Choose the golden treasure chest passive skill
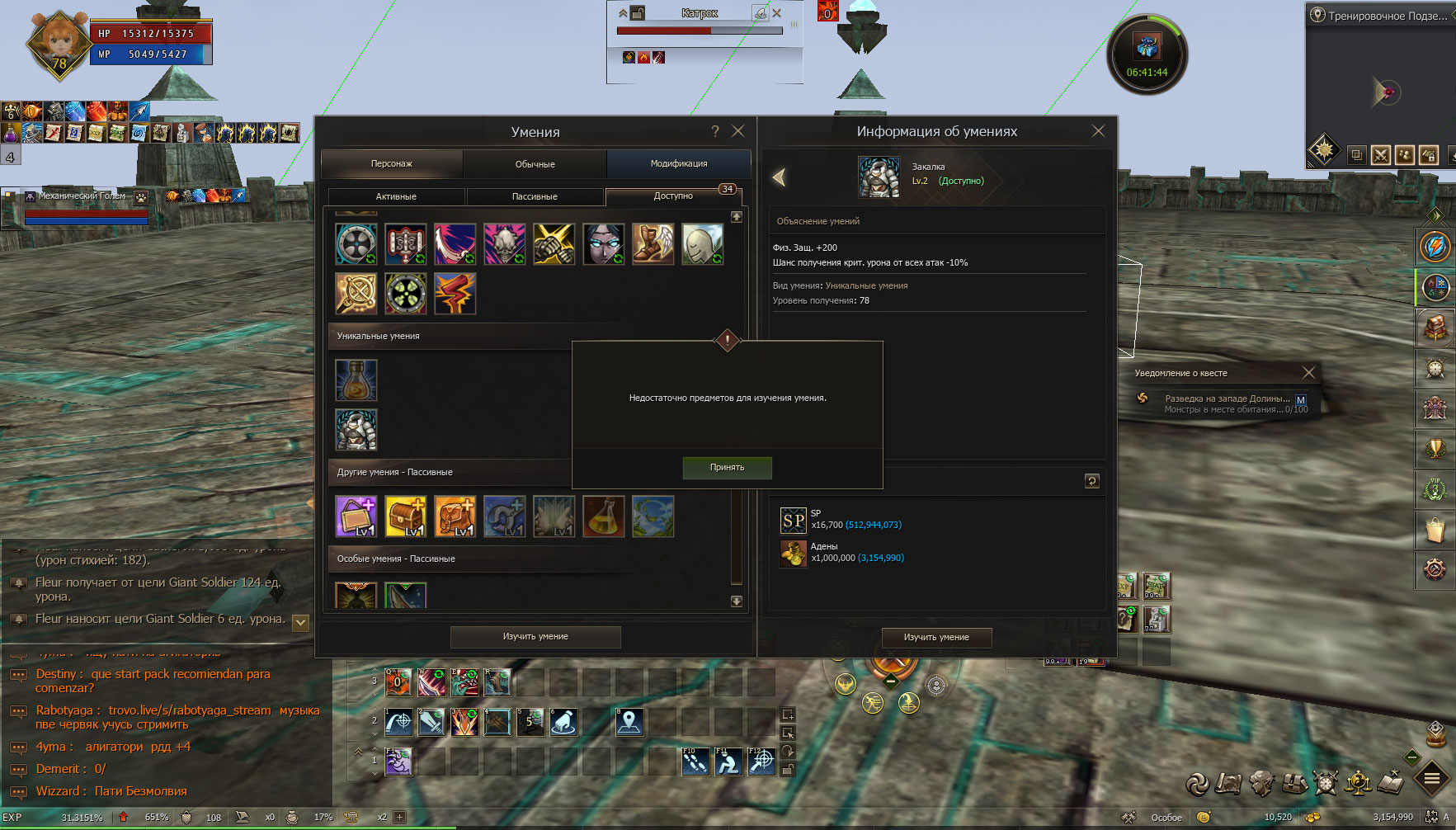Viewport: 1456px width, 830px height. pyautogui.click(x=406, y=516)
